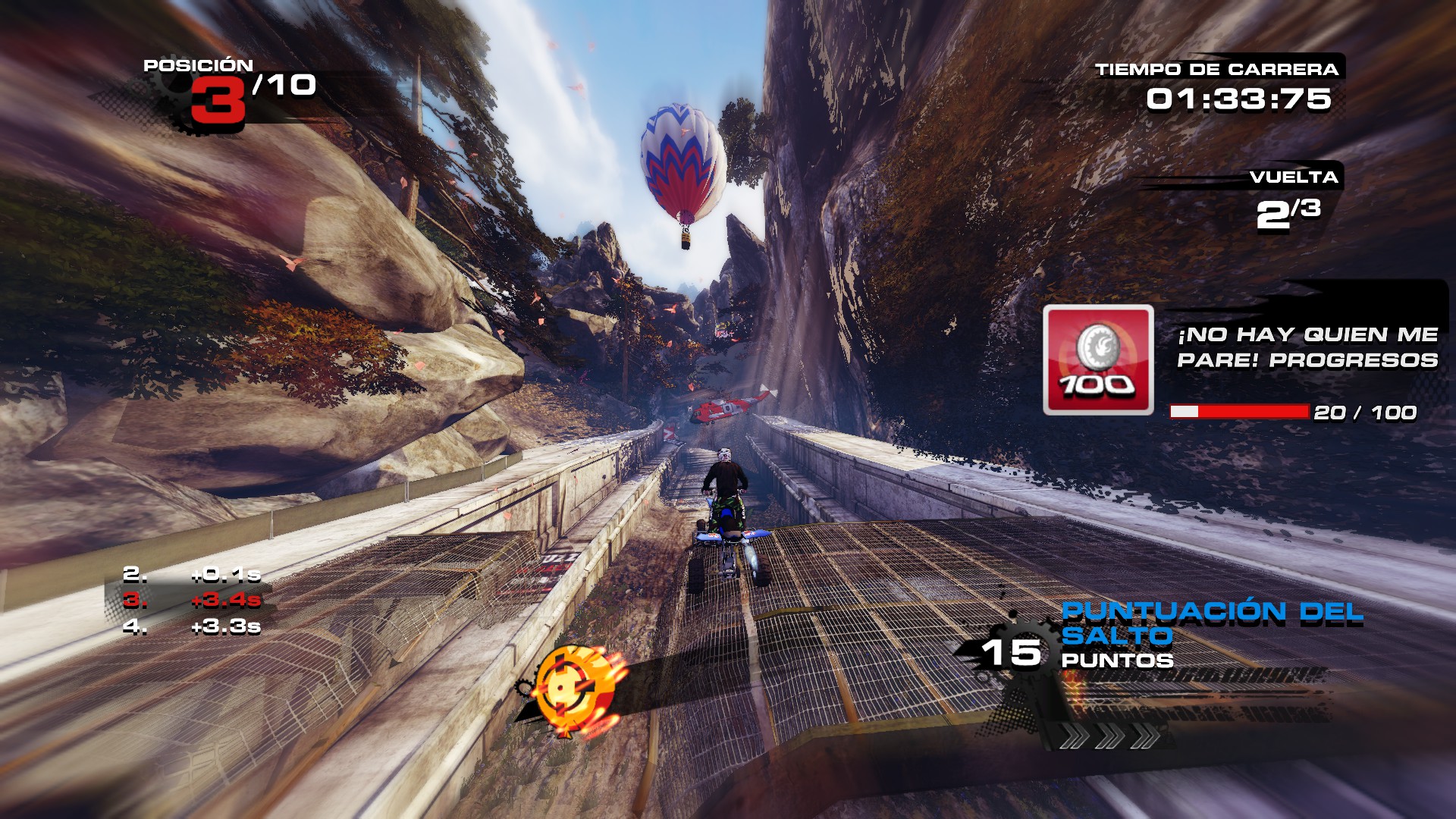The image size is (1456, 819).
Task: Select the red 100 coin challenge badge
Action: pyautogui.click(x=1098, y=360)
